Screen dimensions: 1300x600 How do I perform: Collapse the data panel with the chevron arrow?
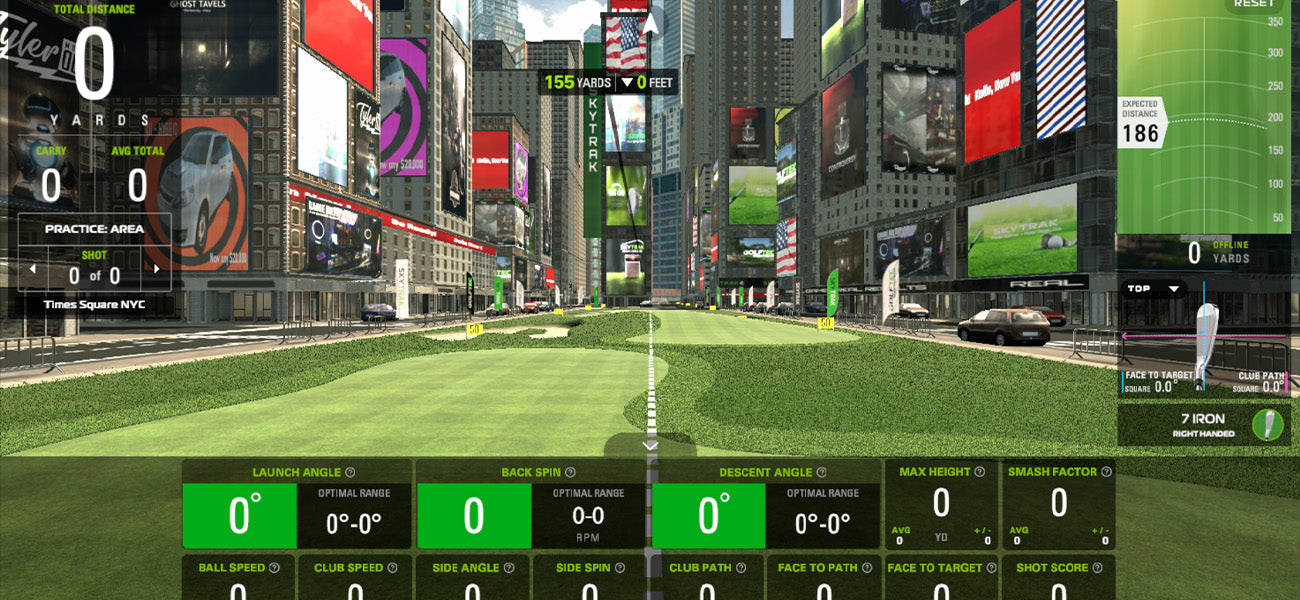tap(650, 445)
